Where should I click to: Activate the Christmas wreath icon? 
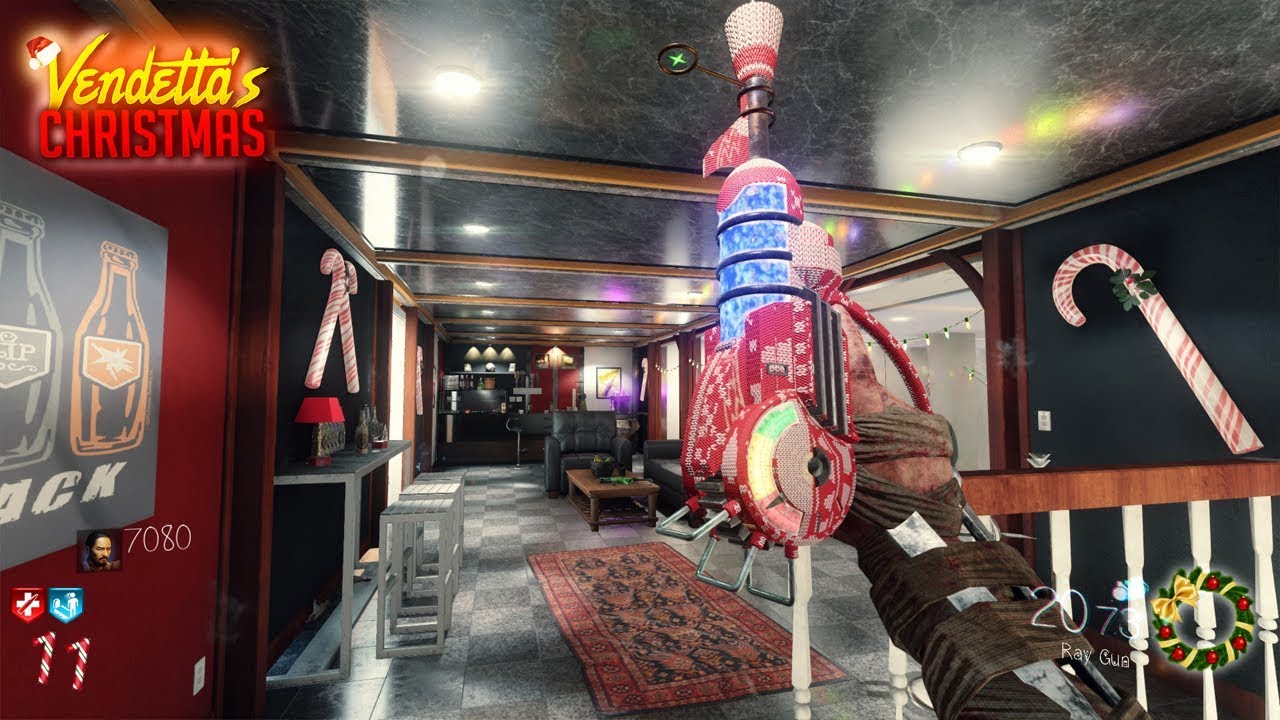point(1202,620)
